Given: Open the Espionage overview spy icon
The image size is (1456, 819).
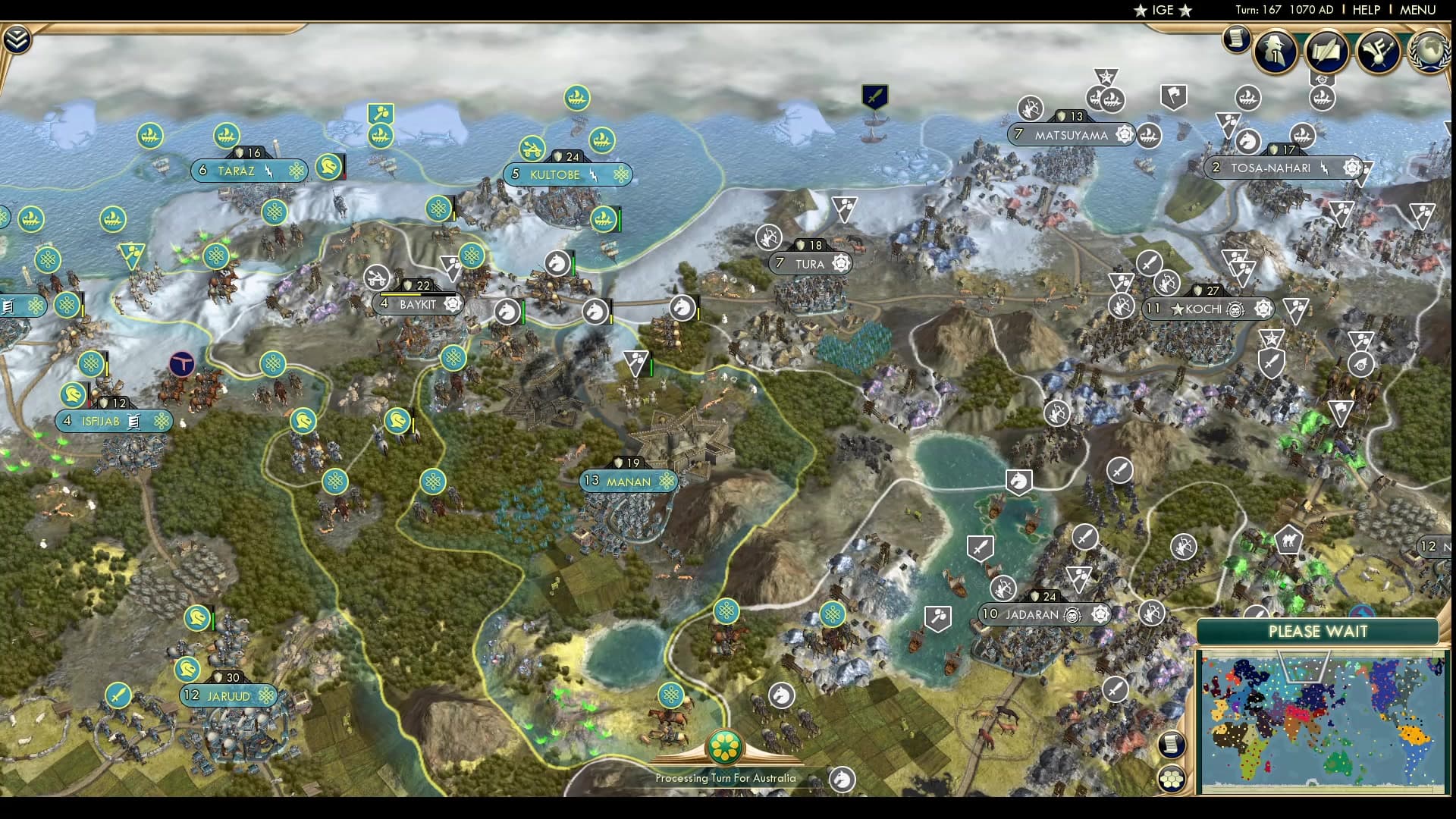Looking at the screenshot, I should [1276, 52].
